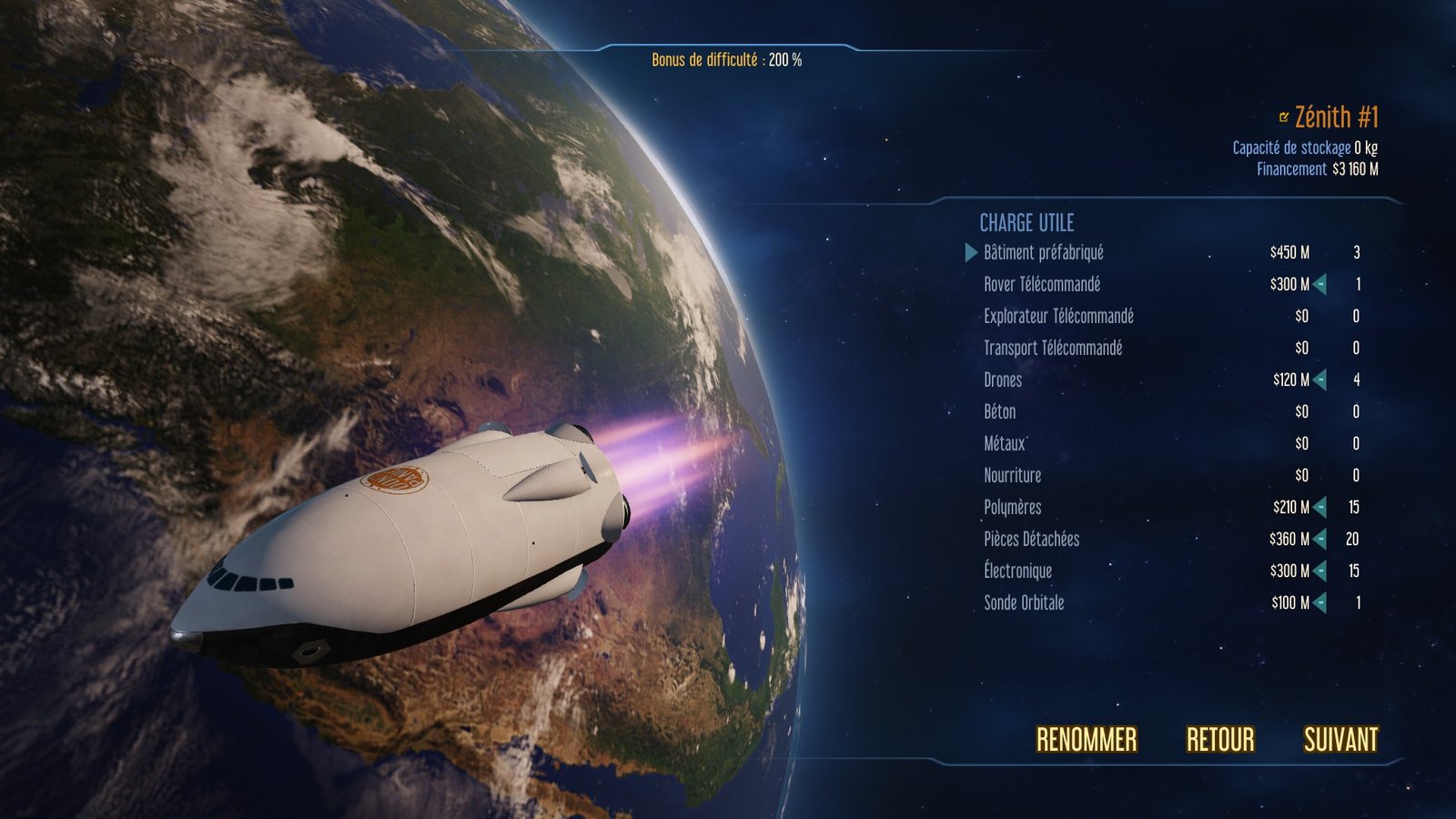Screen dimensions: 1456x819
Task: Select the Métaux payload row
Action: click(x=1004, y=444)
